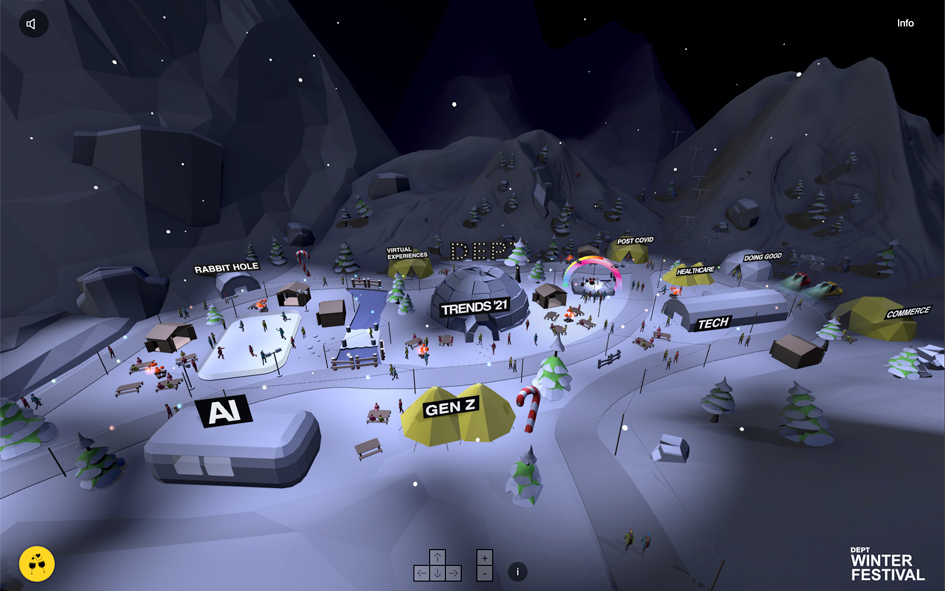Choose the DOING GOOD label
Screen dimensions: 945x591
coord(763,257)
